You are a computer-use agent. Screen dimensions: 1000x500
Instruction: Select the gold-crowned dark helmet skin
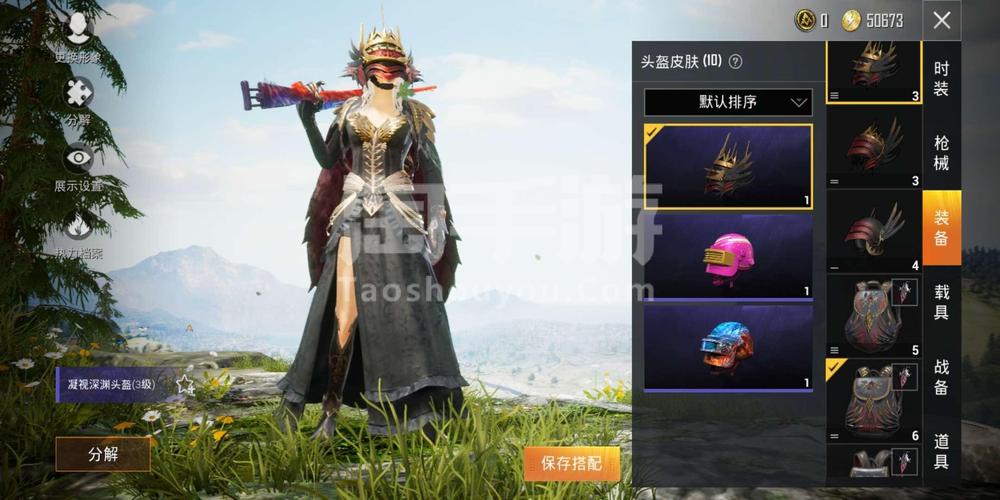(x=727, y=166)
